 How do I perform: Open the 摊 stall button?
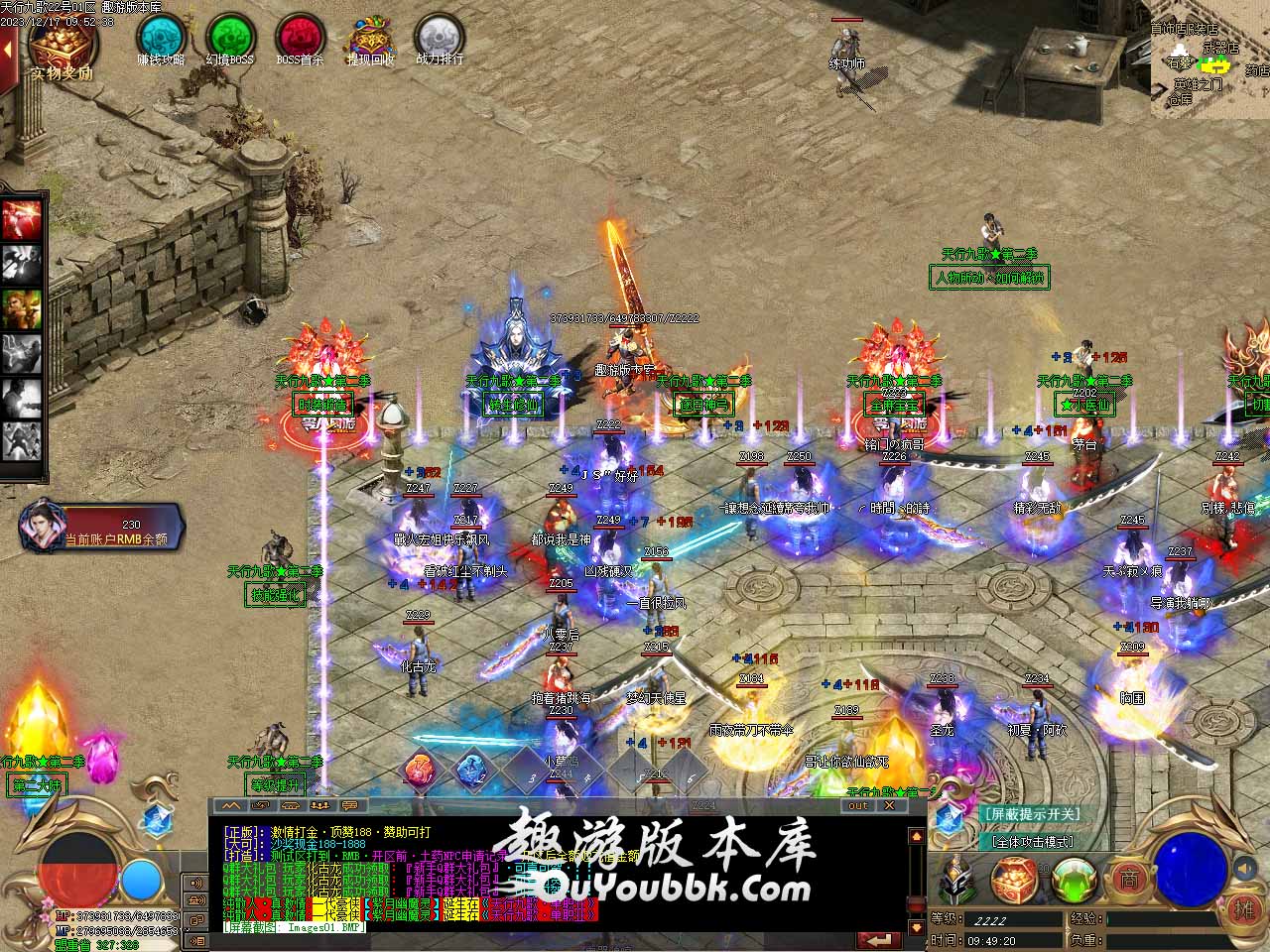coord(1244,908)
